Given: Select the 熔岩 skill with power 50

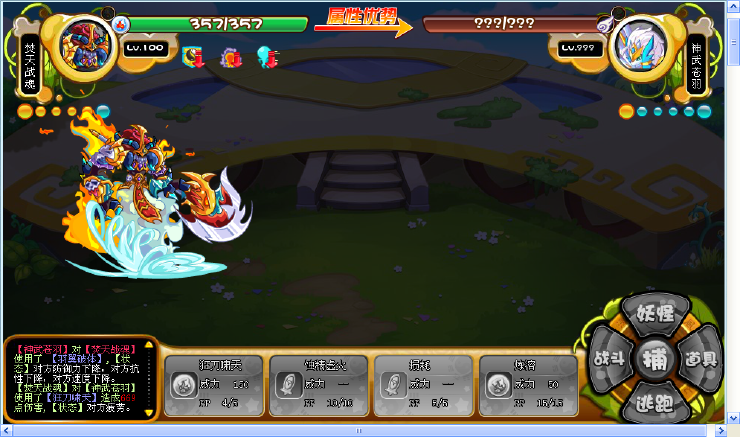Looking at the screenshot, I should tap(520, 382).
